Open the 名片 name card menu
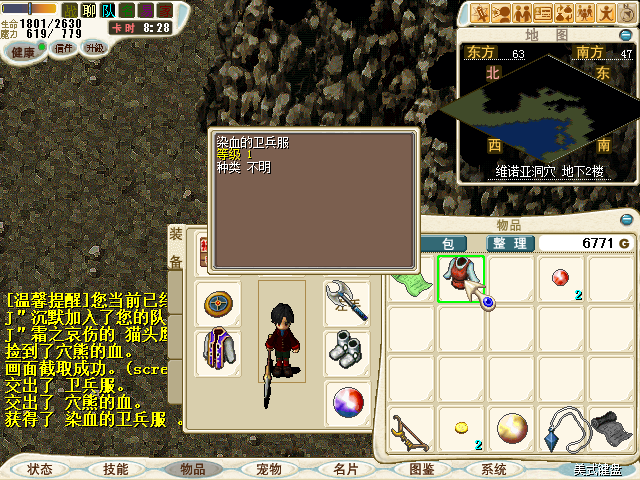This screenshot has height=480, width=640. (345, 468)
